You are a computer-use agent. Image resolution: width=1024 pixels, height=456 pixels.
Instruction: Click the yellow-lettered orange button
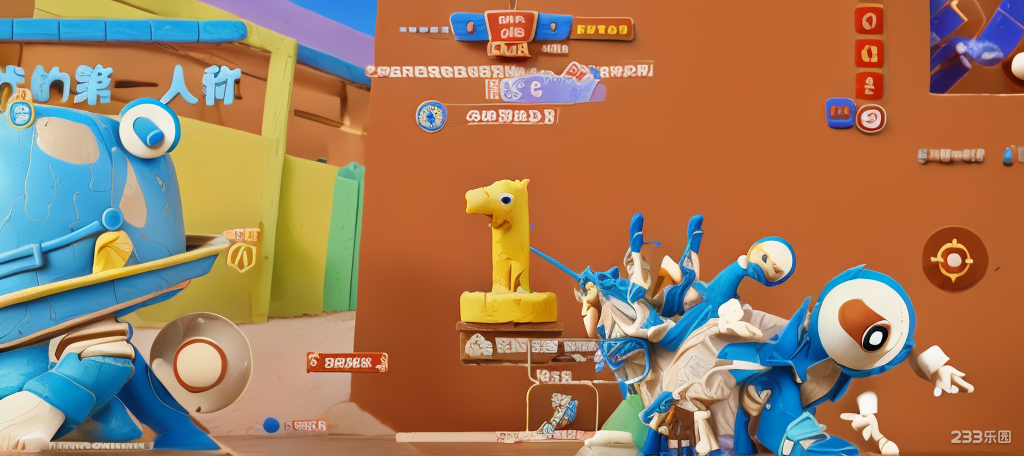tap(603, 28)
